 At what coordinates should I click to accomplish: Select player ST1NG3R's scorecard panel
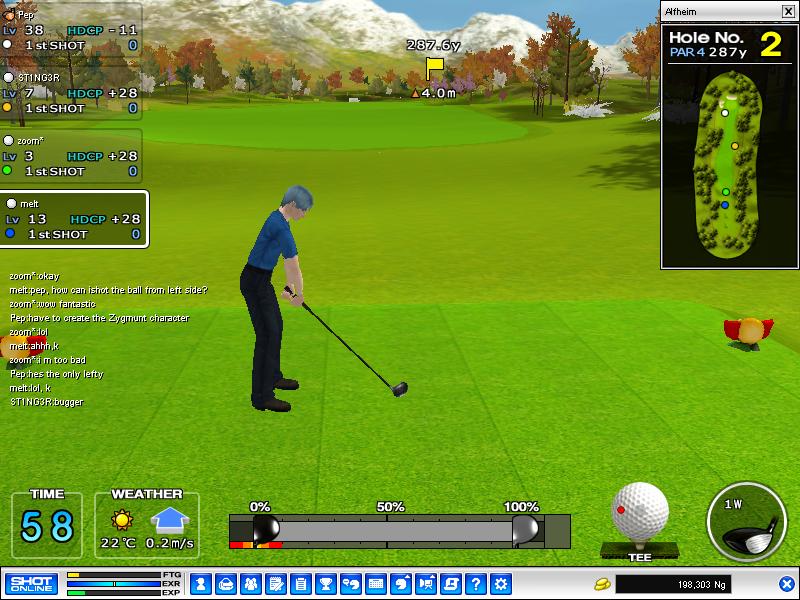[x=70, y=92]
